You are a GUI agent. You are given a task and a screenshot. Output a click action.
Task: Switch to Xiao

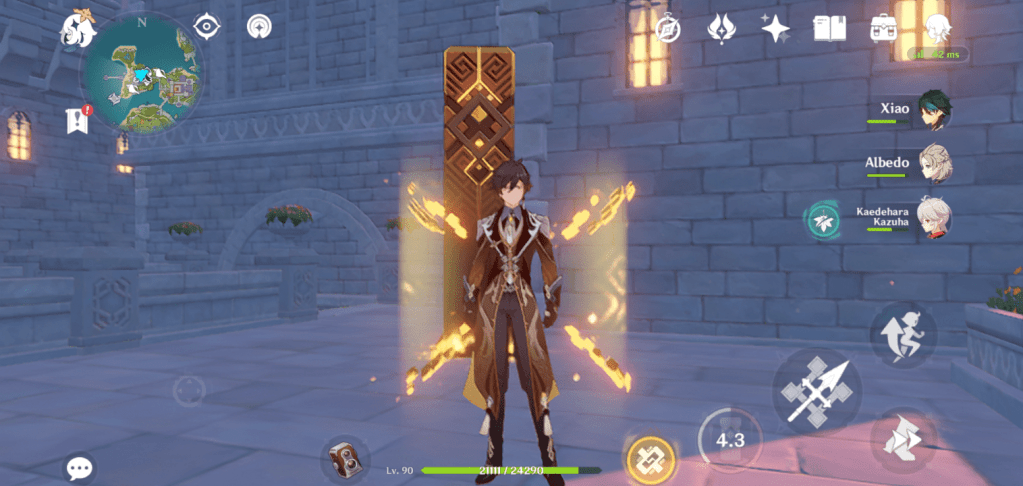[934, 110]
